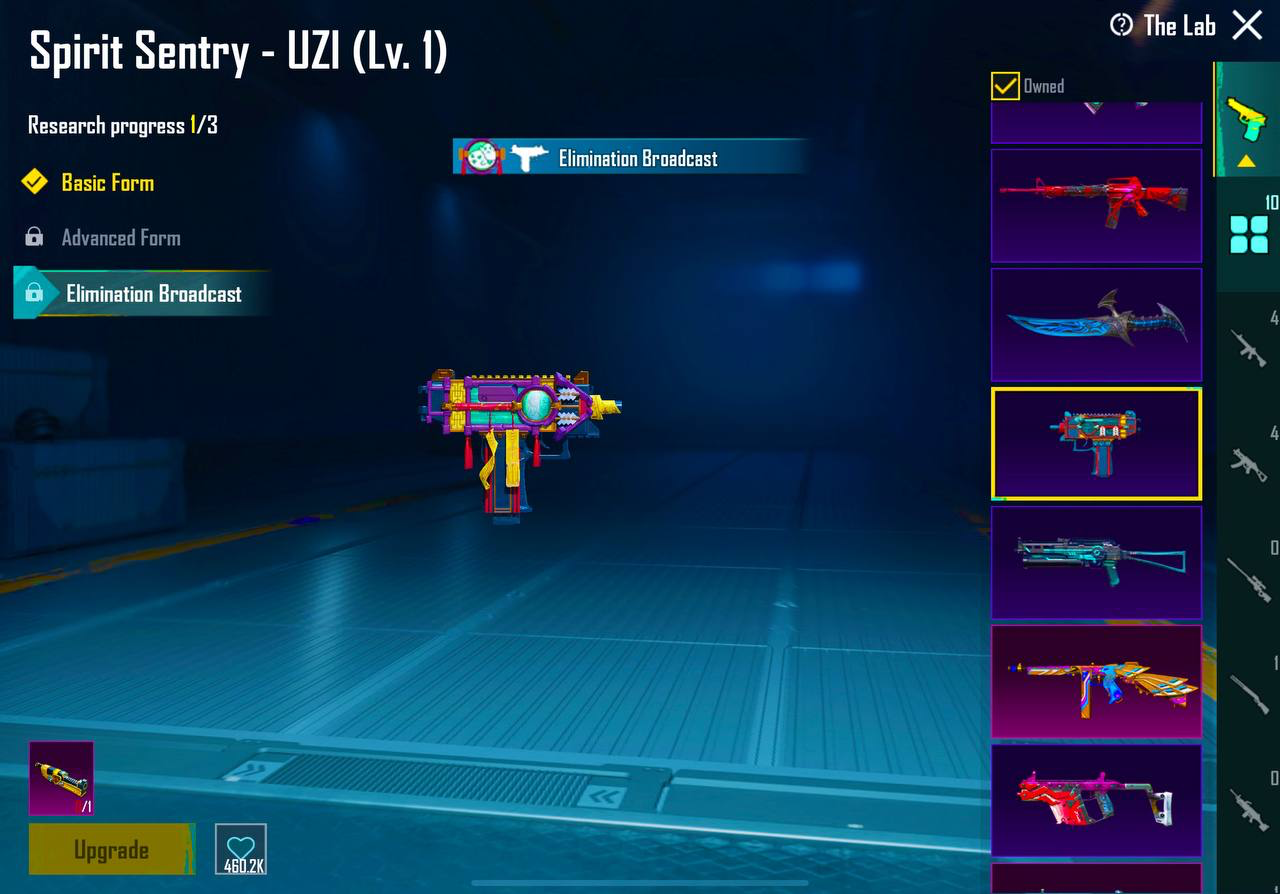Select the locked Advanced Form stage
The width and height of the screenshot is (1280, 894).
tap(120, 238)
